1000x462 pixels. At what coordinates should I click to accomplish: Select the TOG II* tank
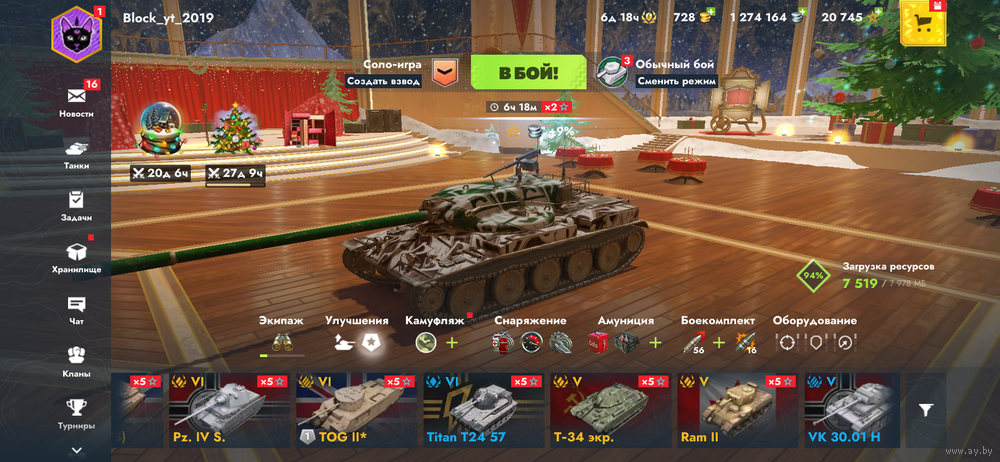(354, 410)
